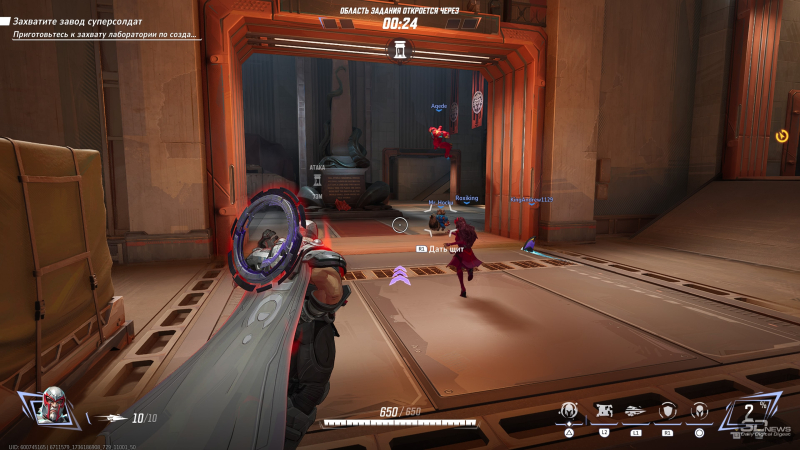Click the Magneto hero portrait
This screenshot has width=800, height=450.
coord(51,406)
